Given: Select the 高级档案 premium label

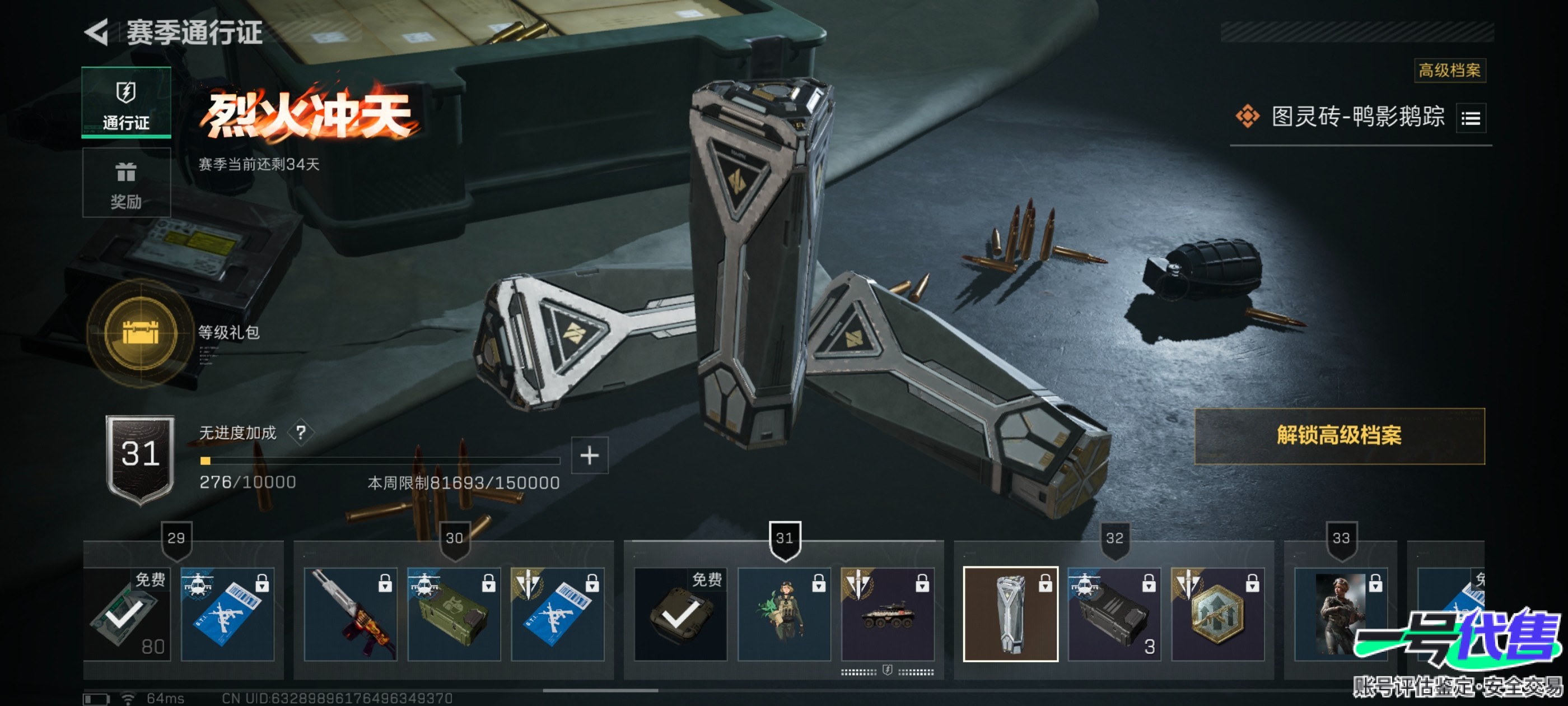Looking at the screenshot, I should [1449, 71].
